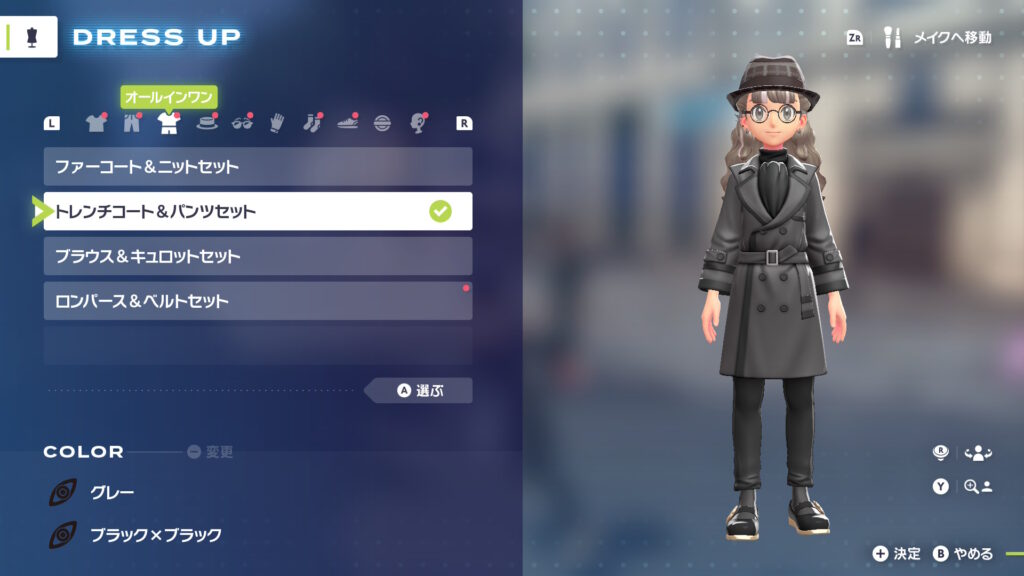Switch to the glasses category tab

click(241, 123)
